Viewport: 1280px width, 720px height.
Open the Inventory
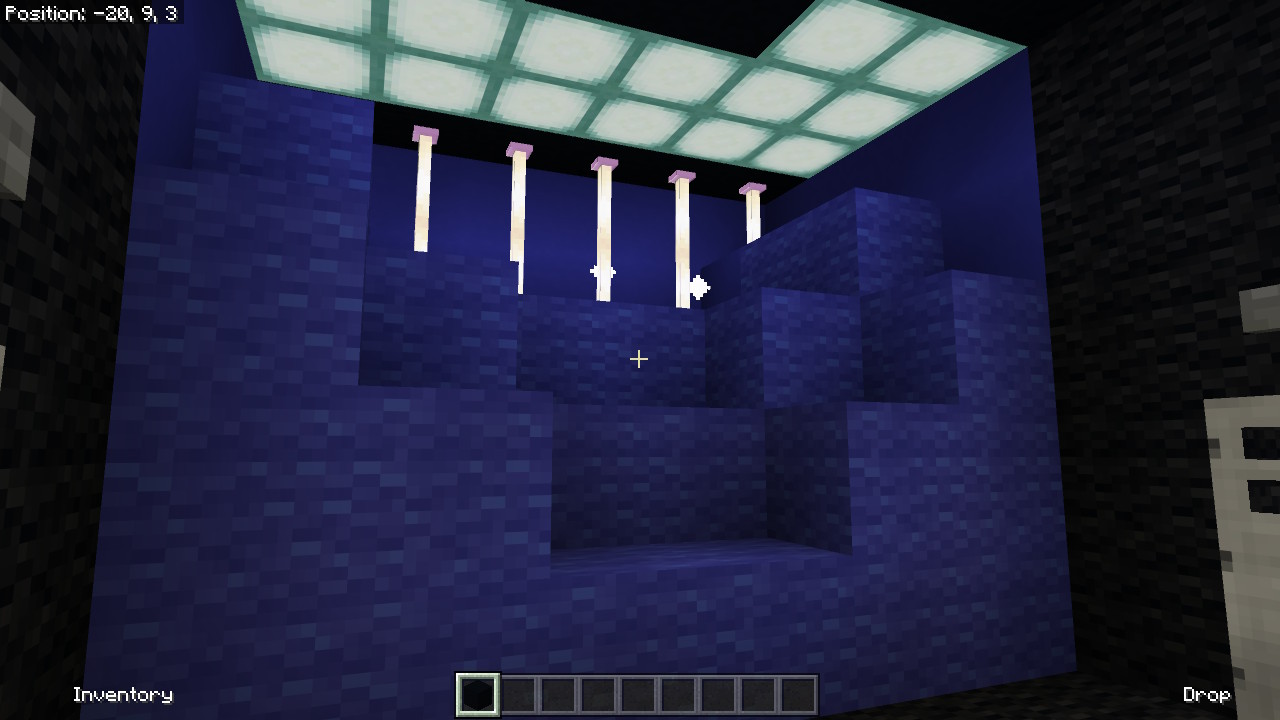(x=123, y=694)
